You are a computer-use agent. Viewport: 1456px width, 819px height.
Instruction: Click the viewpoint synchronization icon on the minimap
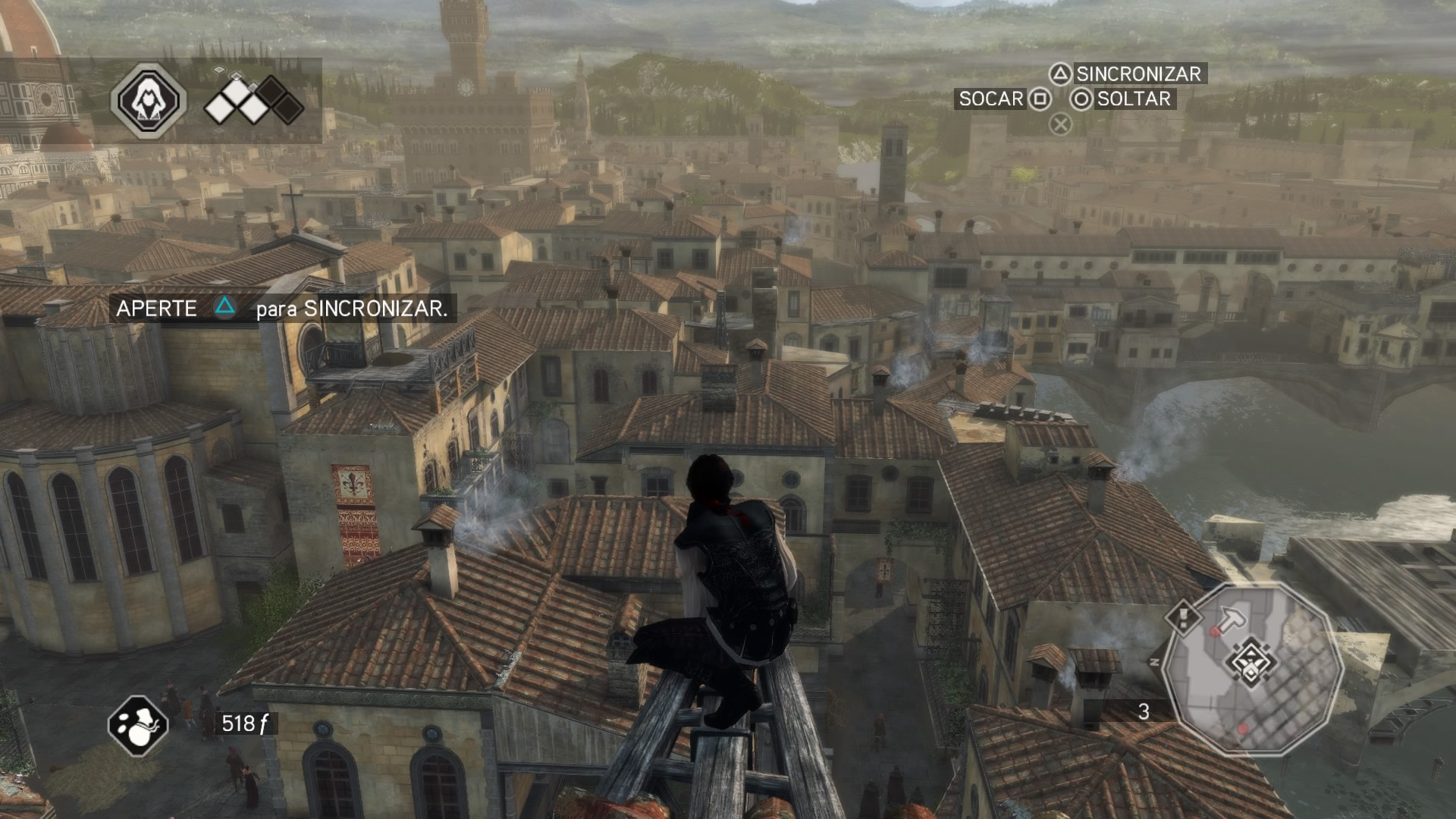tap(1250, 662)
